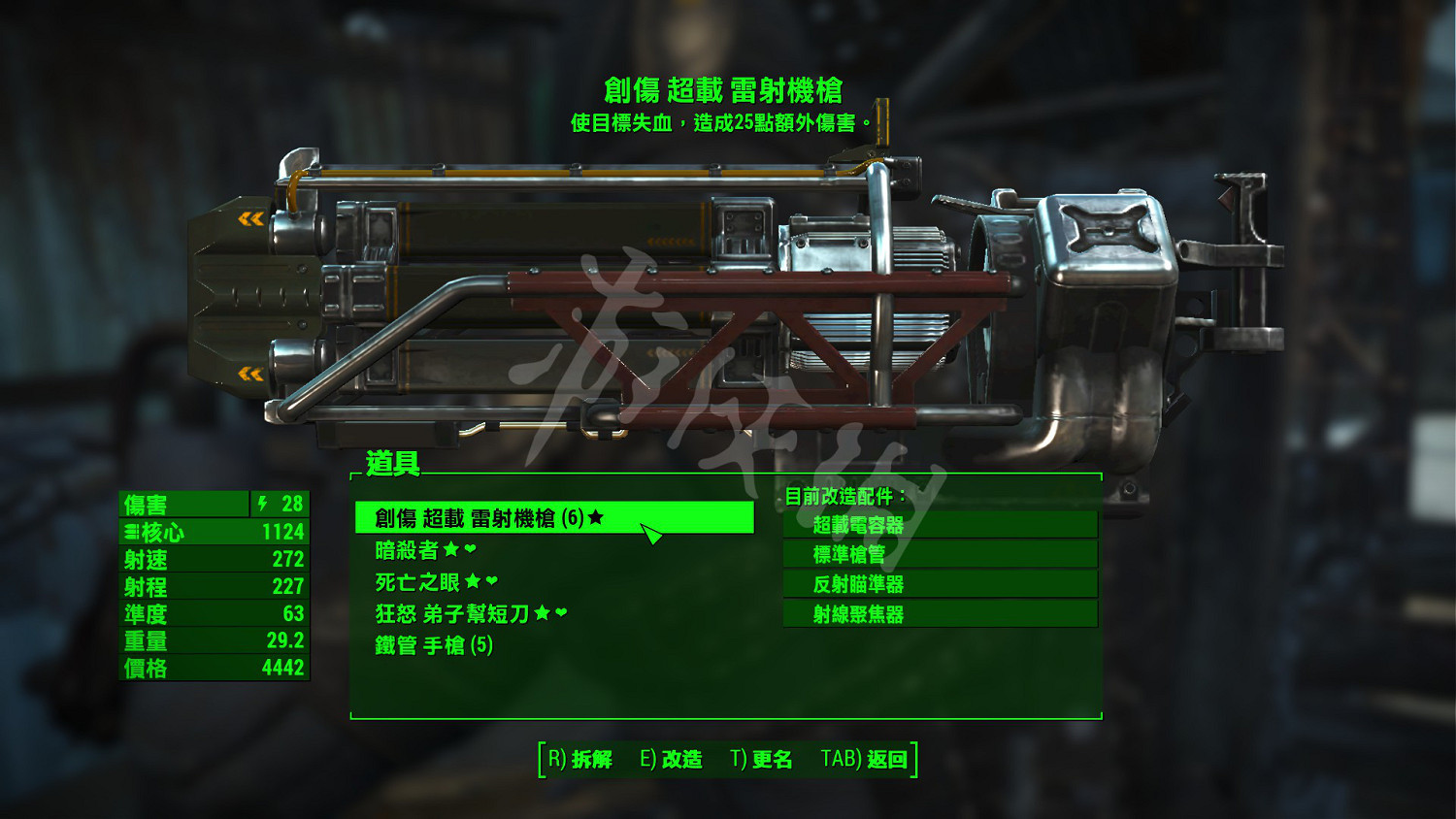
Task: Click the star icon on 狂怒 弟子幫短刀
Action: point(543,611)
